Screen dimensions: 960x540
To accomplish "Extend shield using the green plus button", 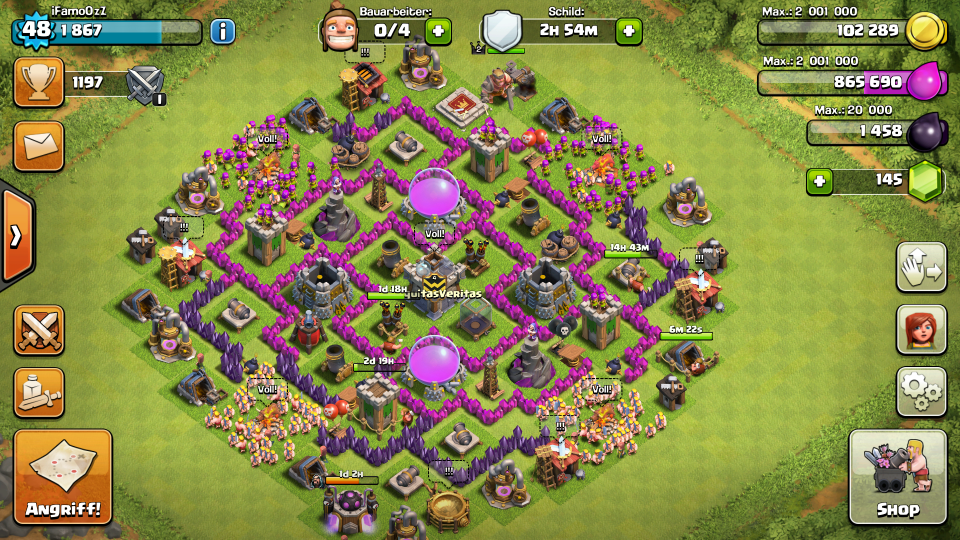I will (628, 31).
